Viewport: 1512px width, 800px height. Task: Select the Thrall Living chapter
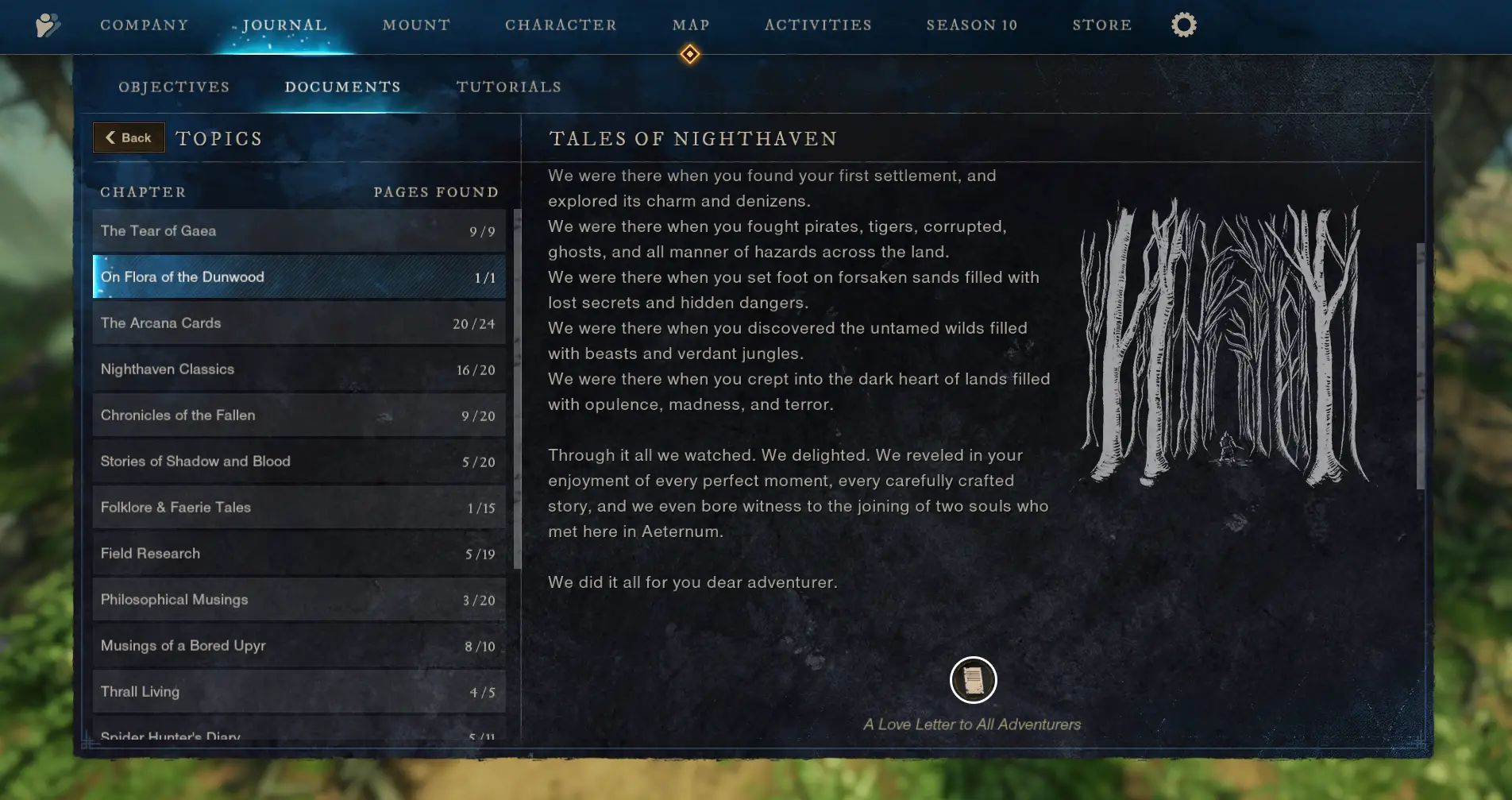pyautogui.click(x=299, y=691)
